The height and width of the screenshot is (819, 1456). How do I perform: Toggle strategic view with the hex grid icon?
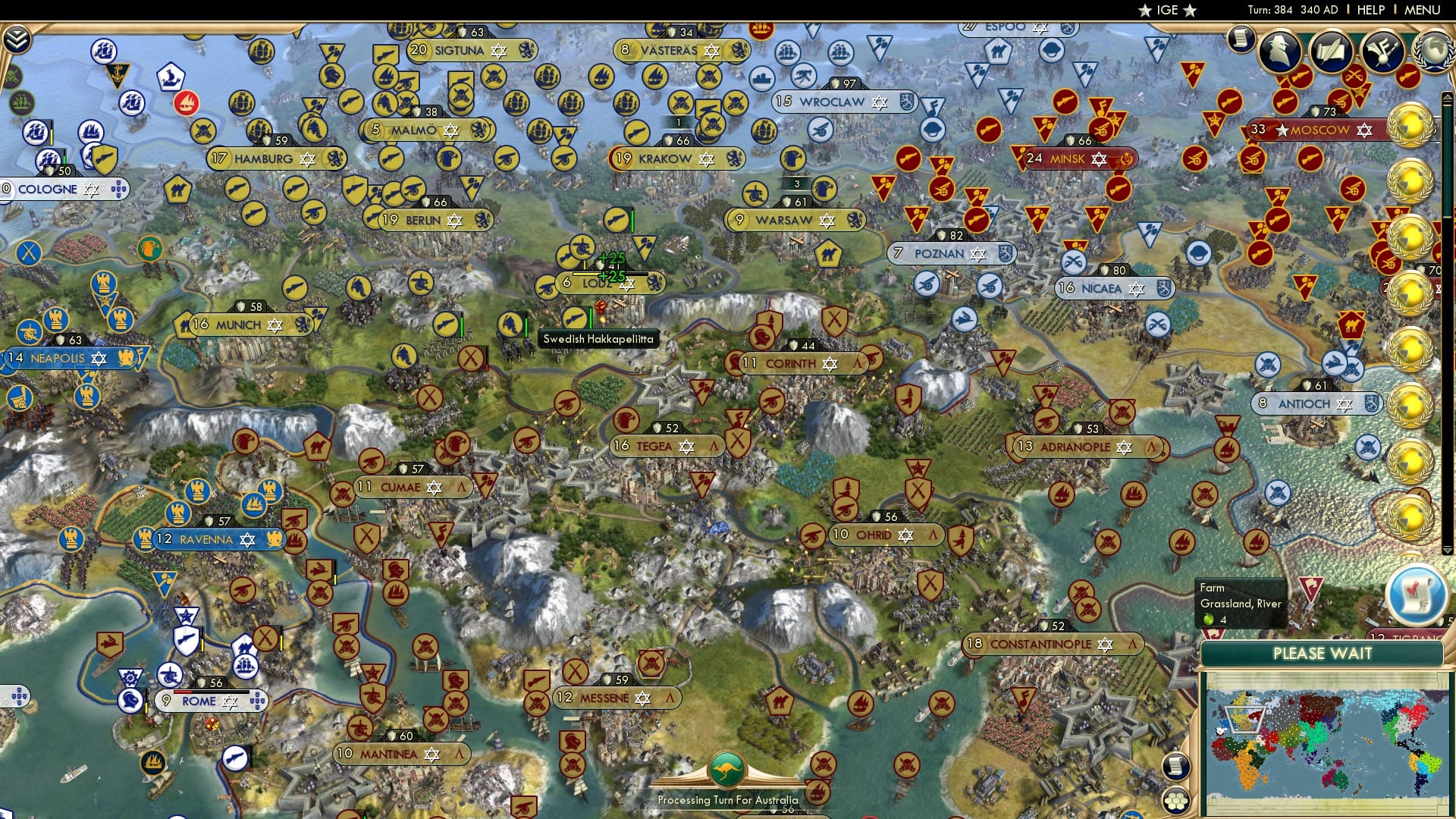point(1178,802)
